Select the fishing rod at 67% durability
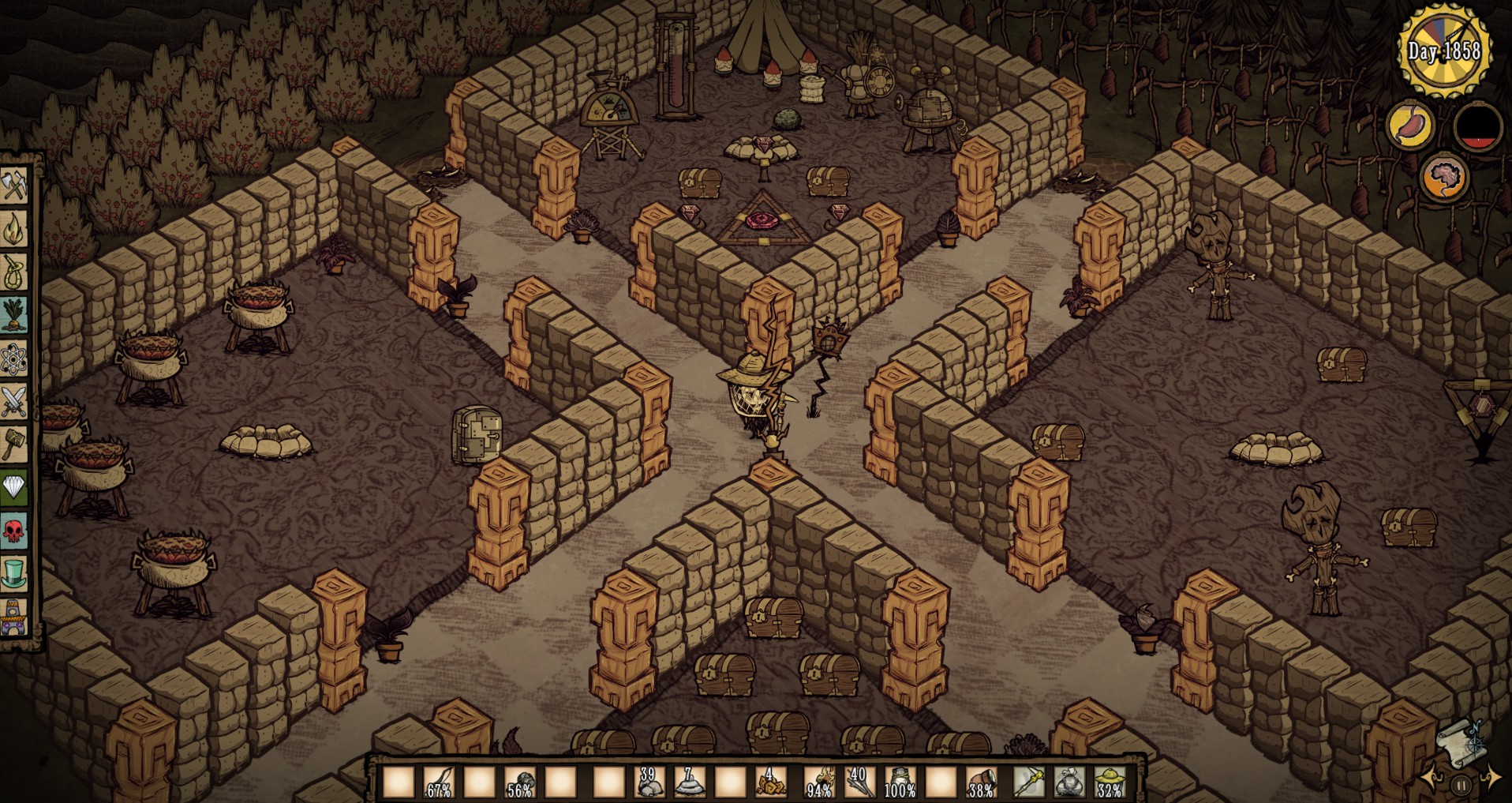1512x803 pixels. click(439, 782)
